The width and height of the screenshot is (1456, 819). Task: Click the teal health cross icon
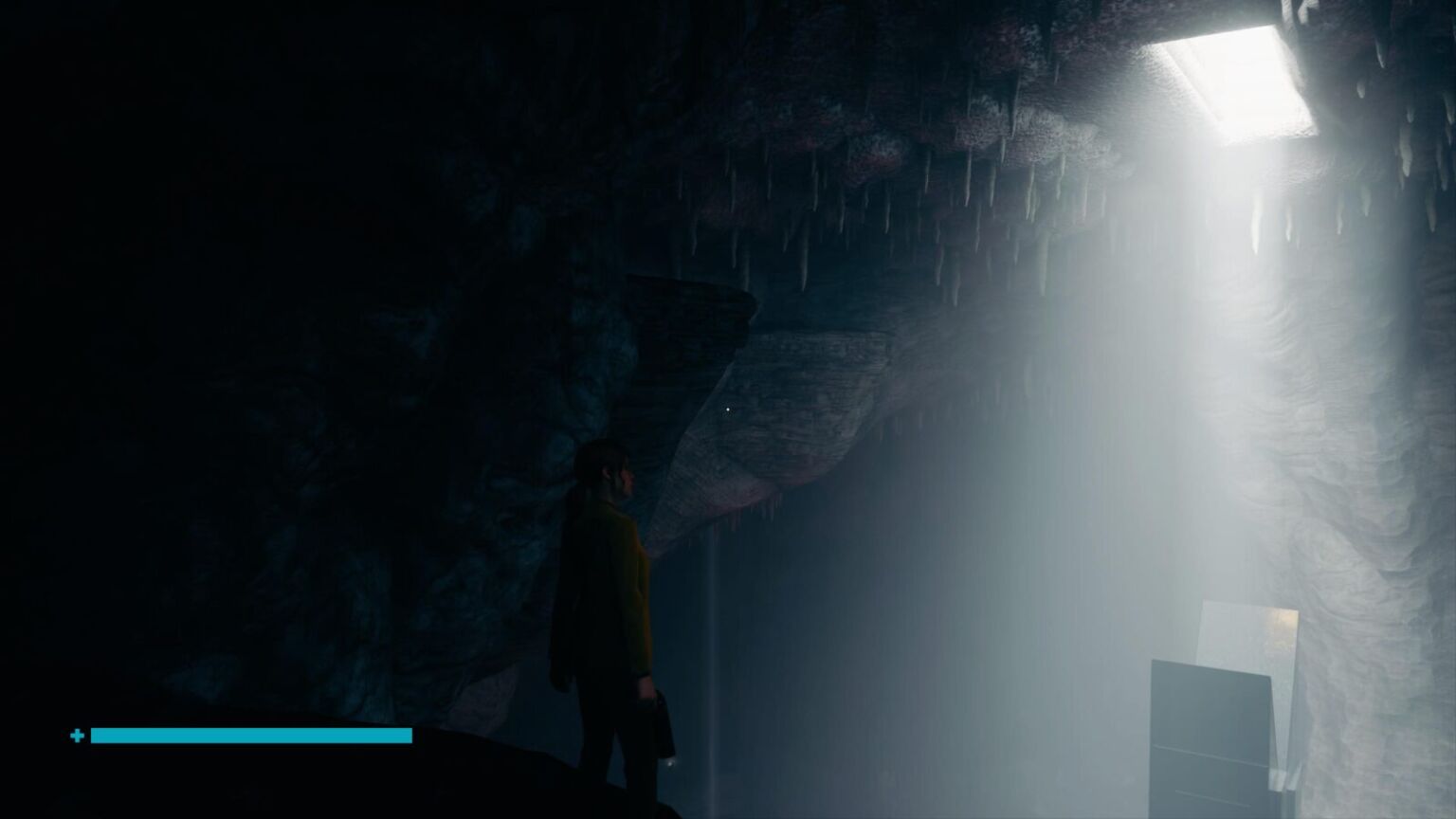pyautogui.click(x=77, y=735)
